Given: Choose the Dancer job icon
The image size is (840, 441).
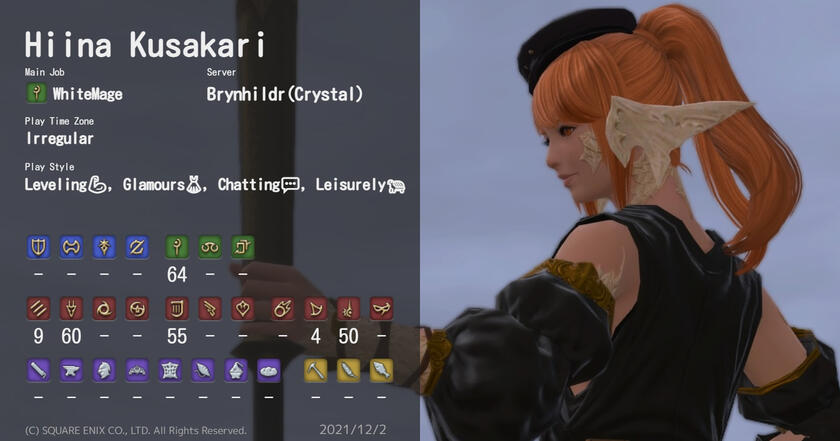Looking at the screenshot, I should [242, 308].
